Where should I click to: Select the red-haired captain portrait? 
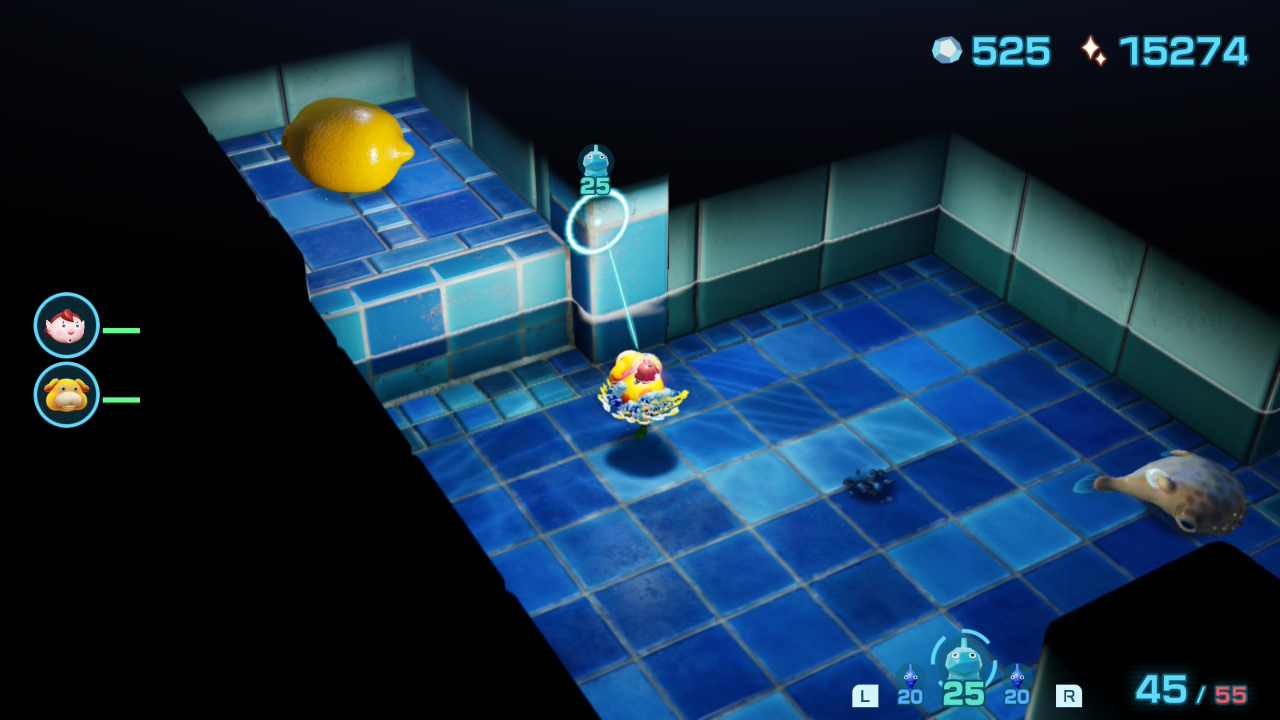tap(67, 326)
